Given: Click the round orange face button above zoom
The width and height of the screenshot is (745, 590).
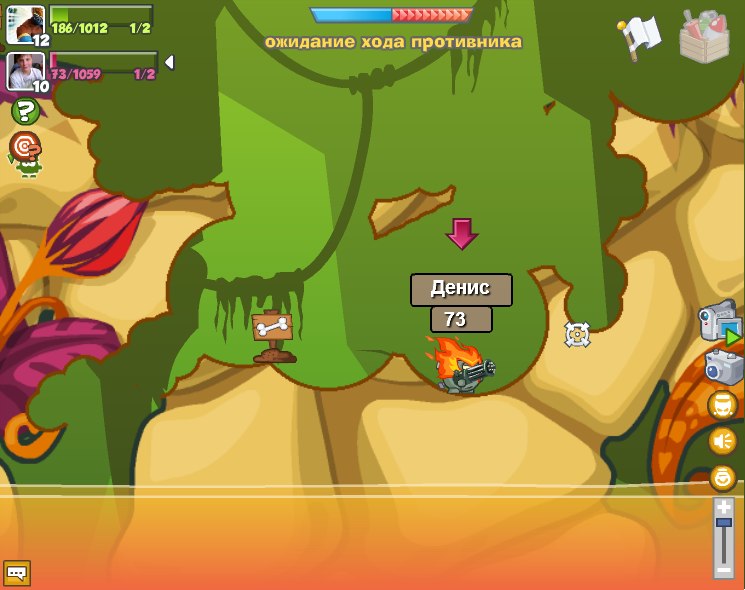Looking at the screenshot, I should tap(722, 477).
